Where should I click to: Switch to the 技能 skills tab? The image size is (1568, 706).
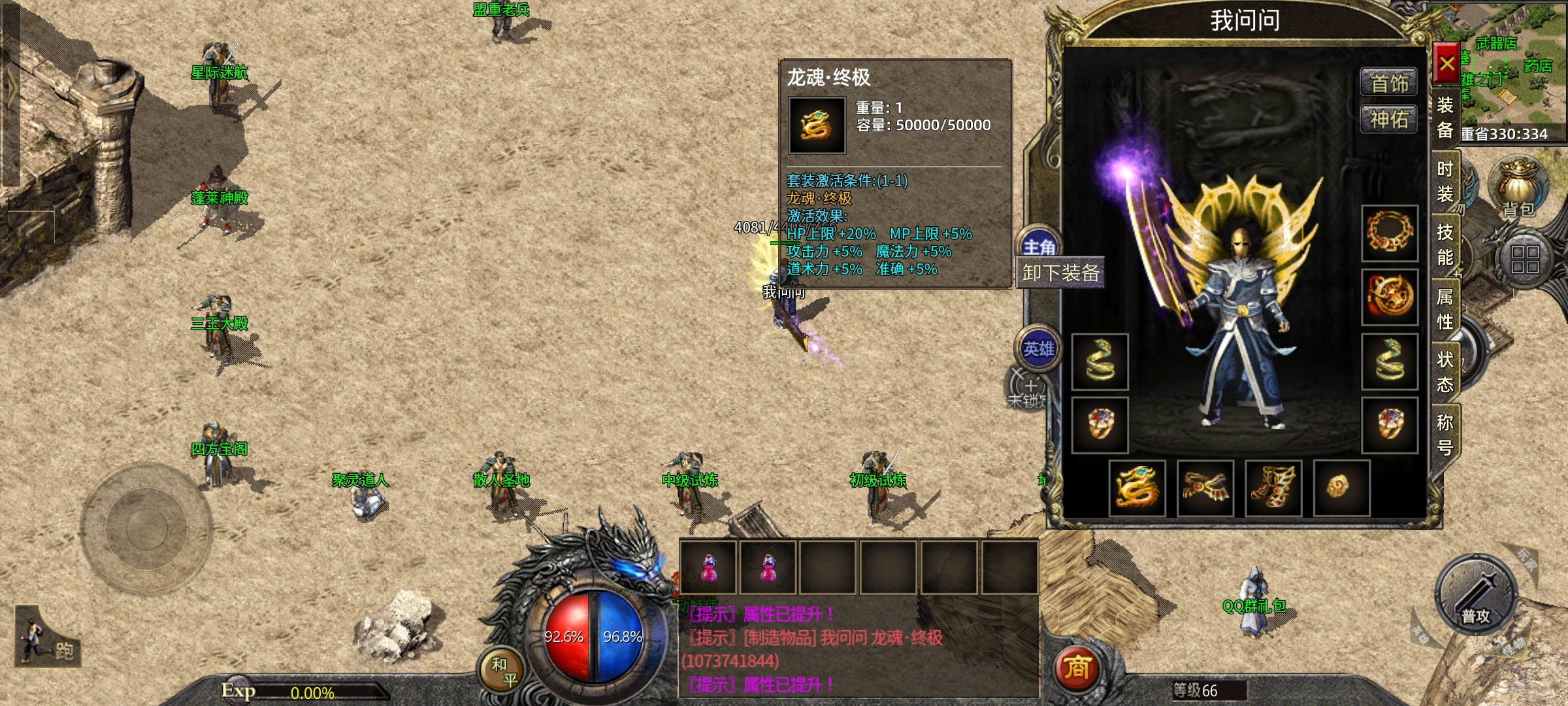click(x=1445, y=244)
